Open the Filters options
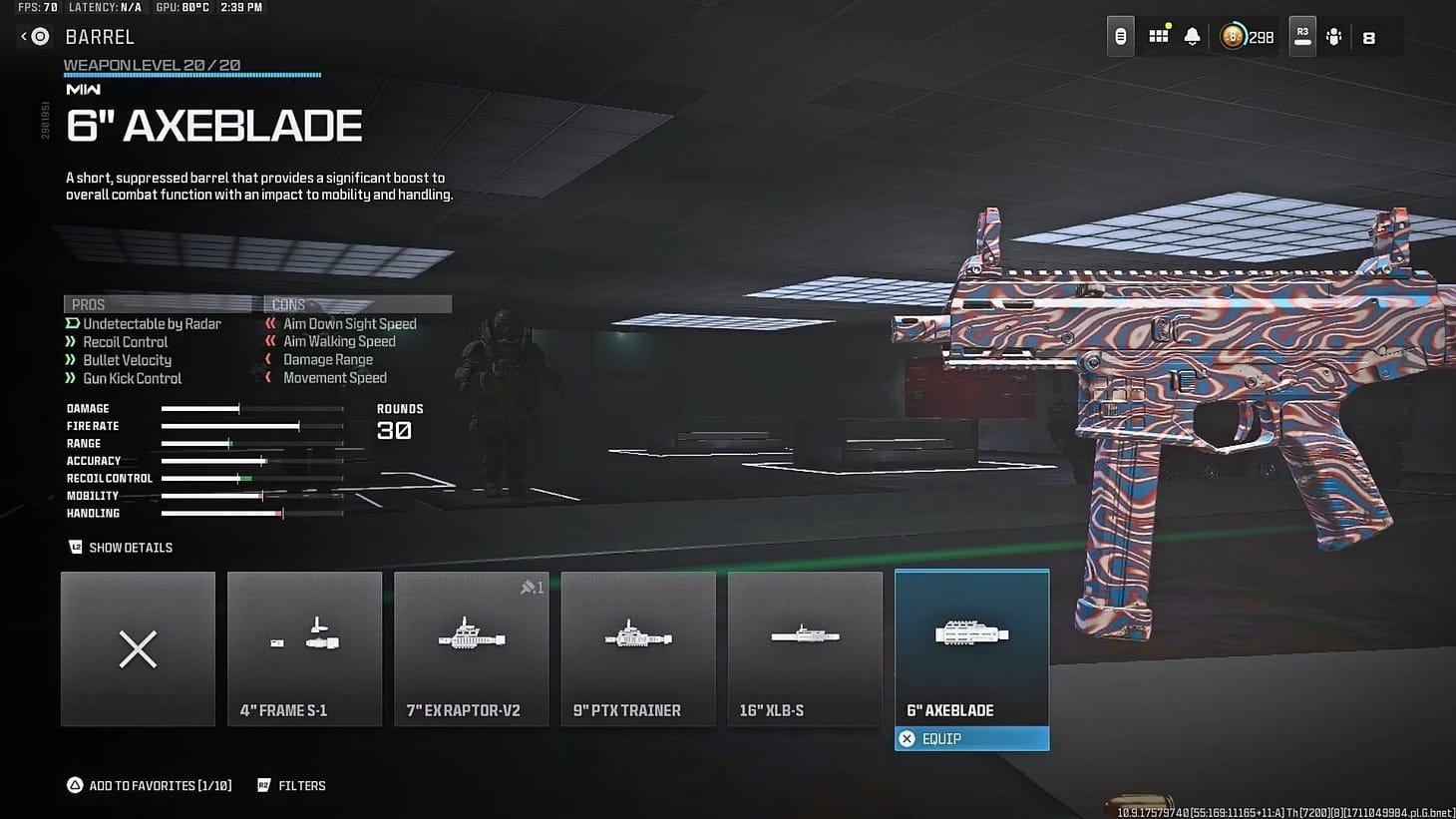The height and width of the screenshot is (819, 1456). [291, 785]
